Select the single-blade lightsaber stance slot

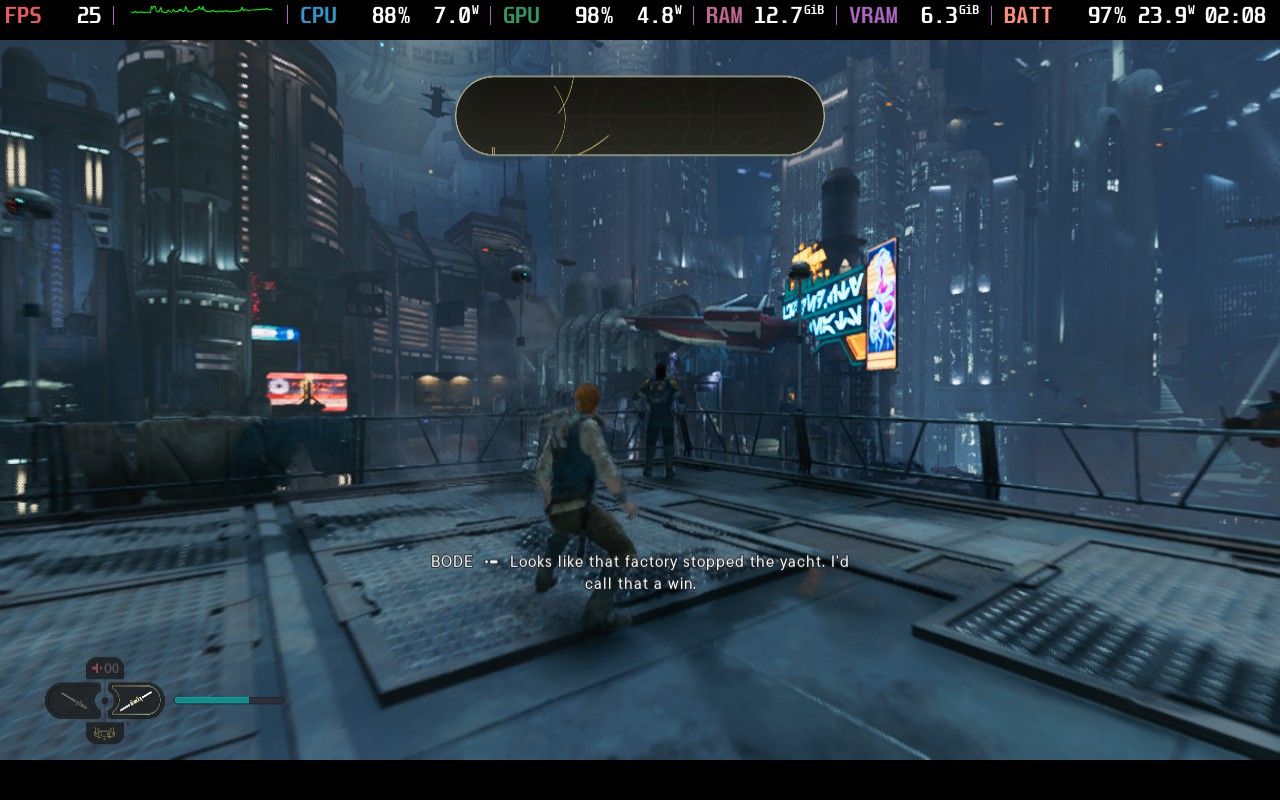[x=74, y=701]
